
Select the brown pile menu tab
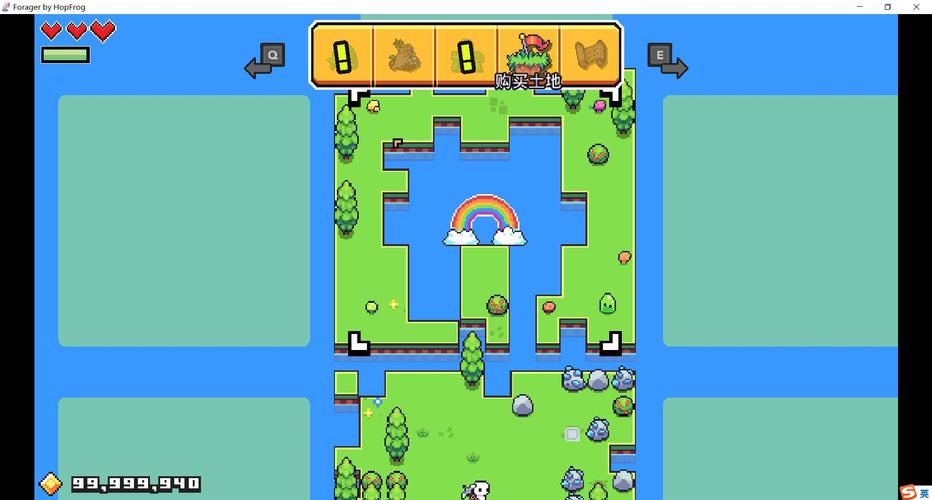(404, 55)
